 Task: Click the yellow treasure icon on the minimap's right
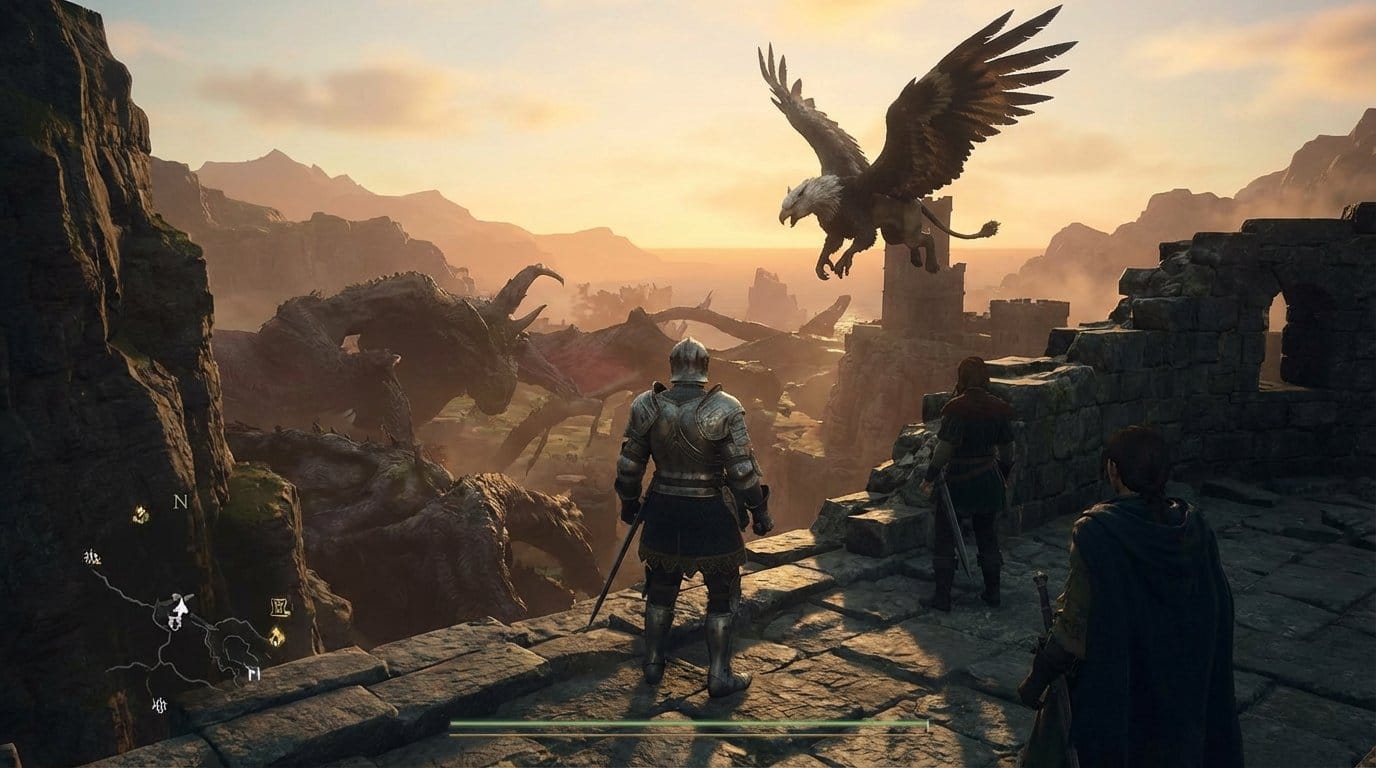tap(275, 637)
